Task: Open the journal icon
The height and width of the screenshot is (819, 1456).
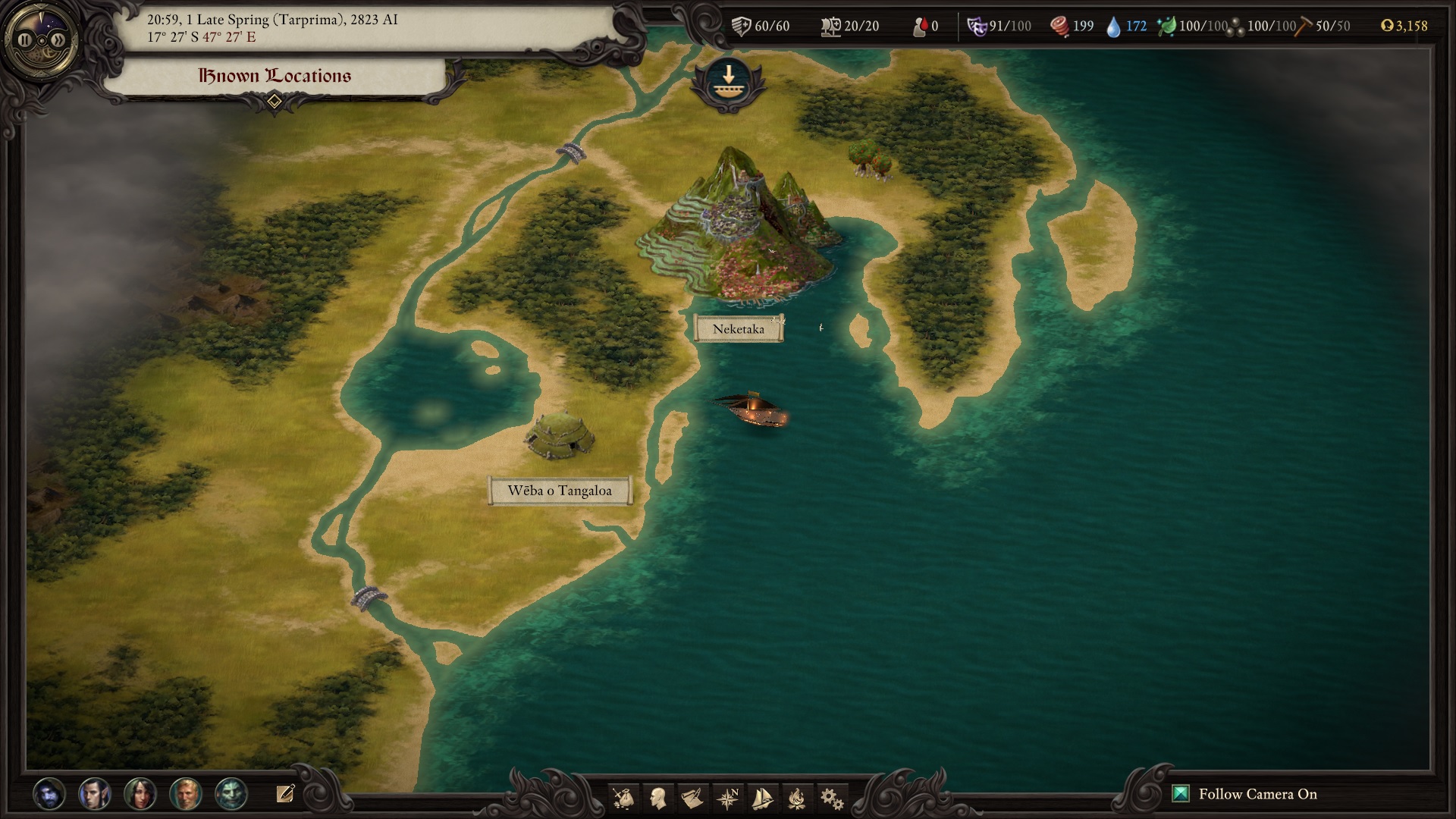Action: pyautogui.click(x=692, y=798)
